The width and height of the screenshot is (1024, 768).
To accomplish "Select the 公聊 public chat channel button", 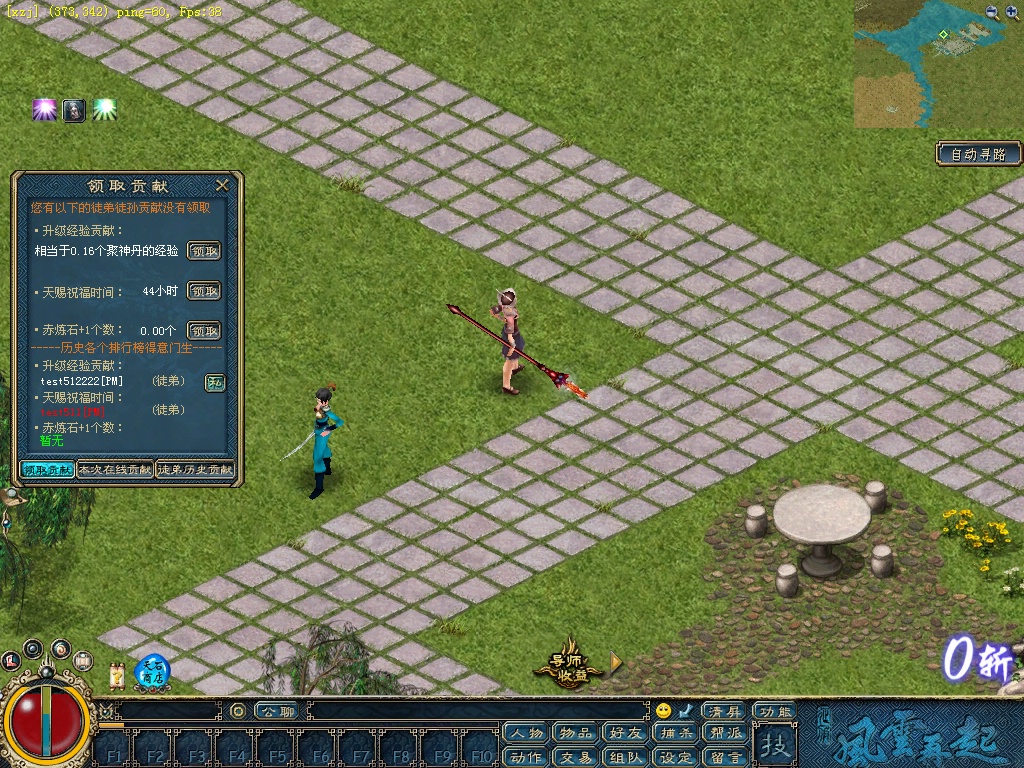I will [277, 711].
